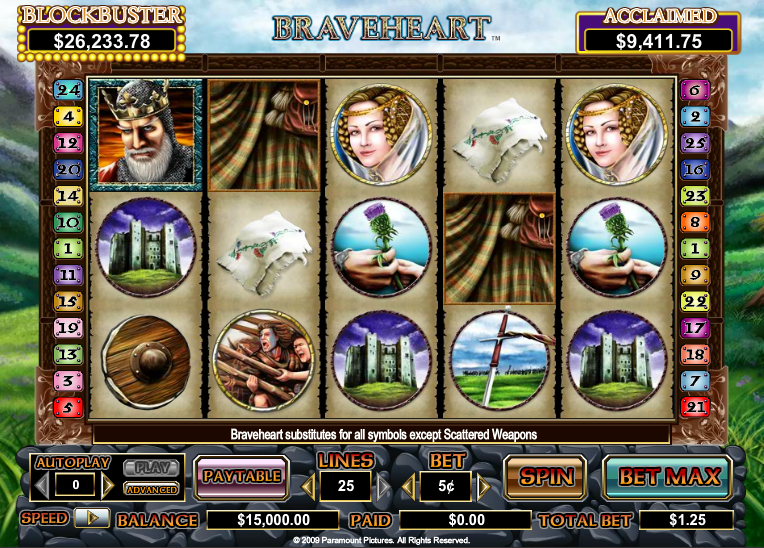Open Advanced autoplay options

tap(151, 489)
